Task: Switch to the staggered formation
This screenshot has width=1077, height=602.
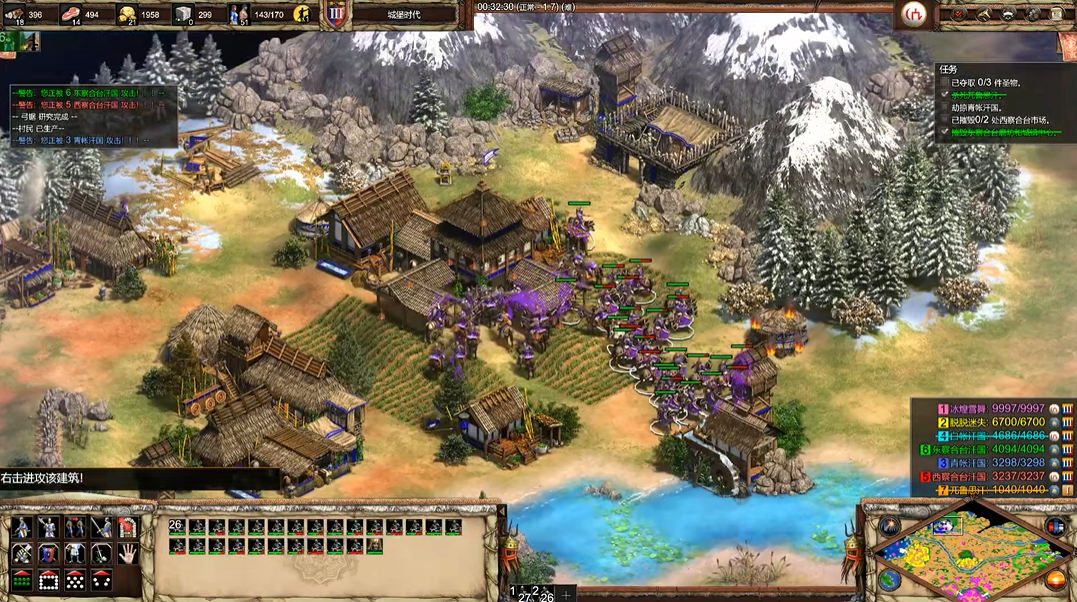Action: pyautogui.click(x=74, y=580)
